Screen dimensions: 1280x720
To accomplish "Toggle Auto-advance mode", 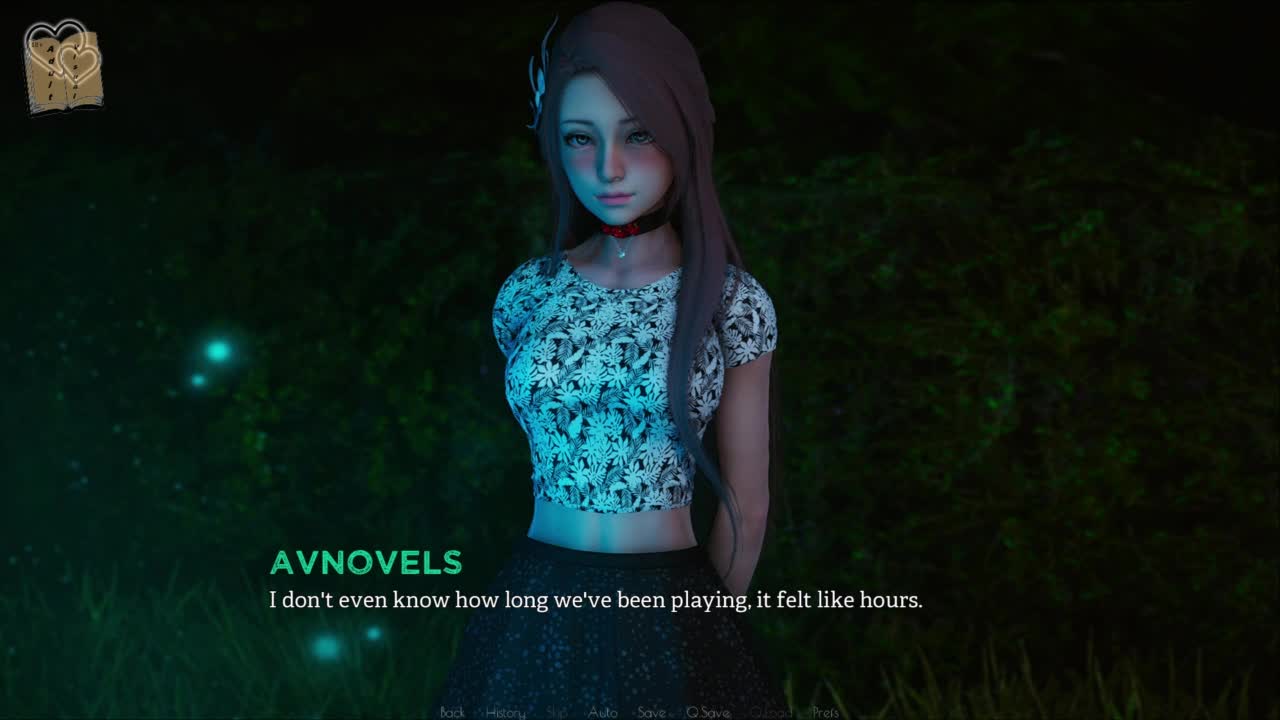I will pyautogui.click(x=602, y=712).
